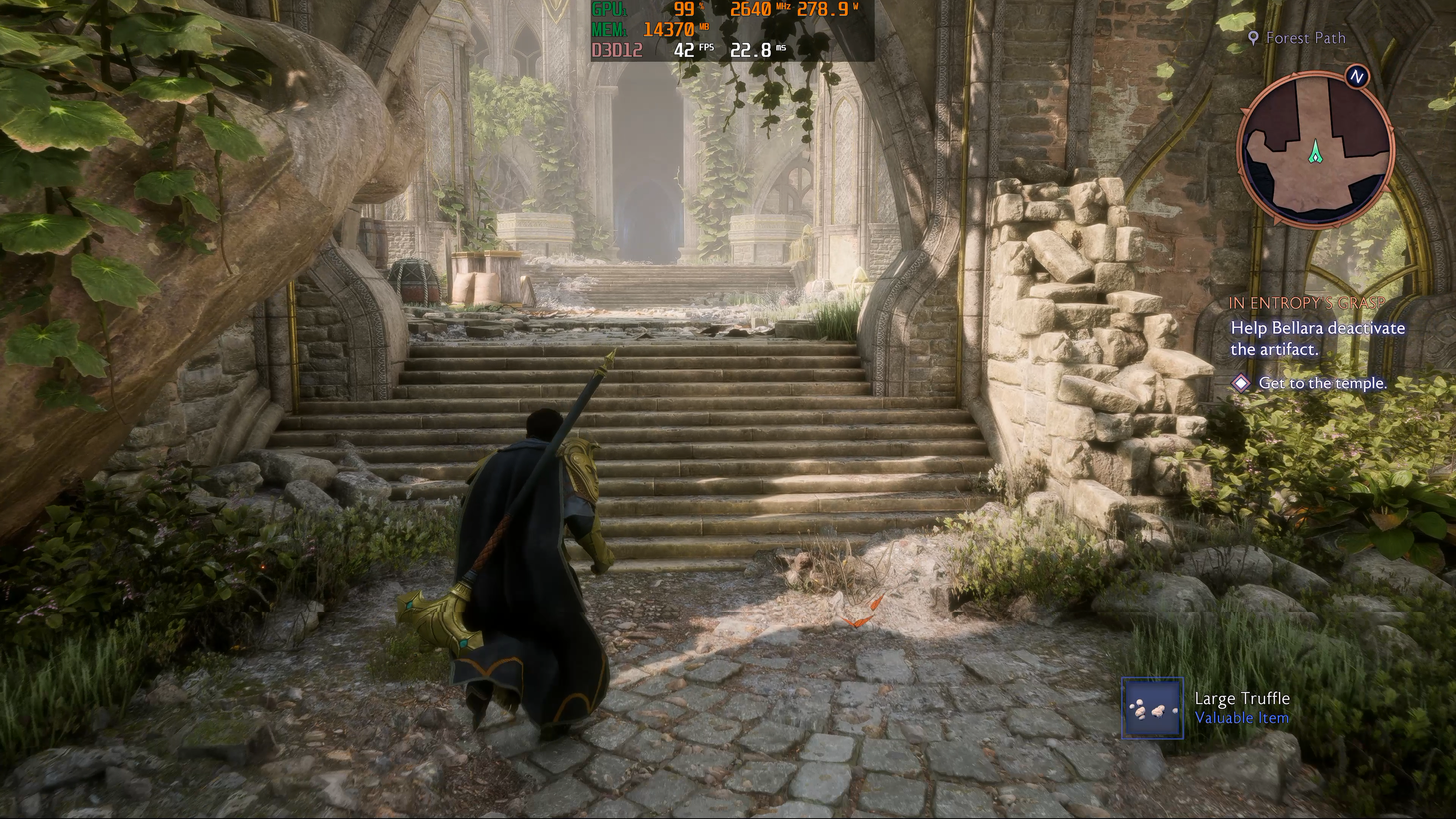This screenshot has height=819, width=1456.
Task: Click the Forest Path location label
Action: (1305, 38)
